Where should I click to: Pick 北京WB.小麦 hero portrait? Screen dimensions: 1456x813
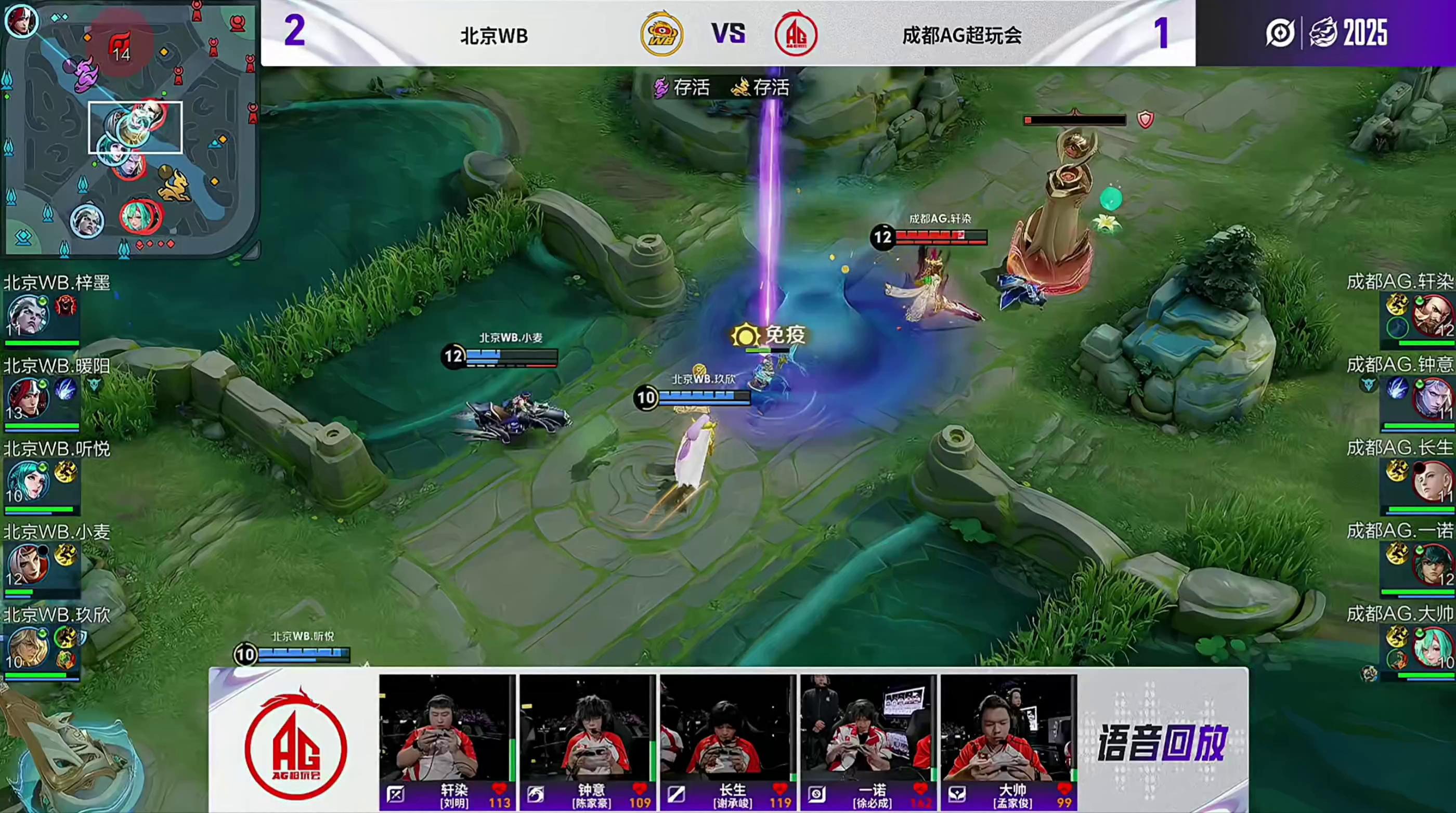(x=27, y=565)
